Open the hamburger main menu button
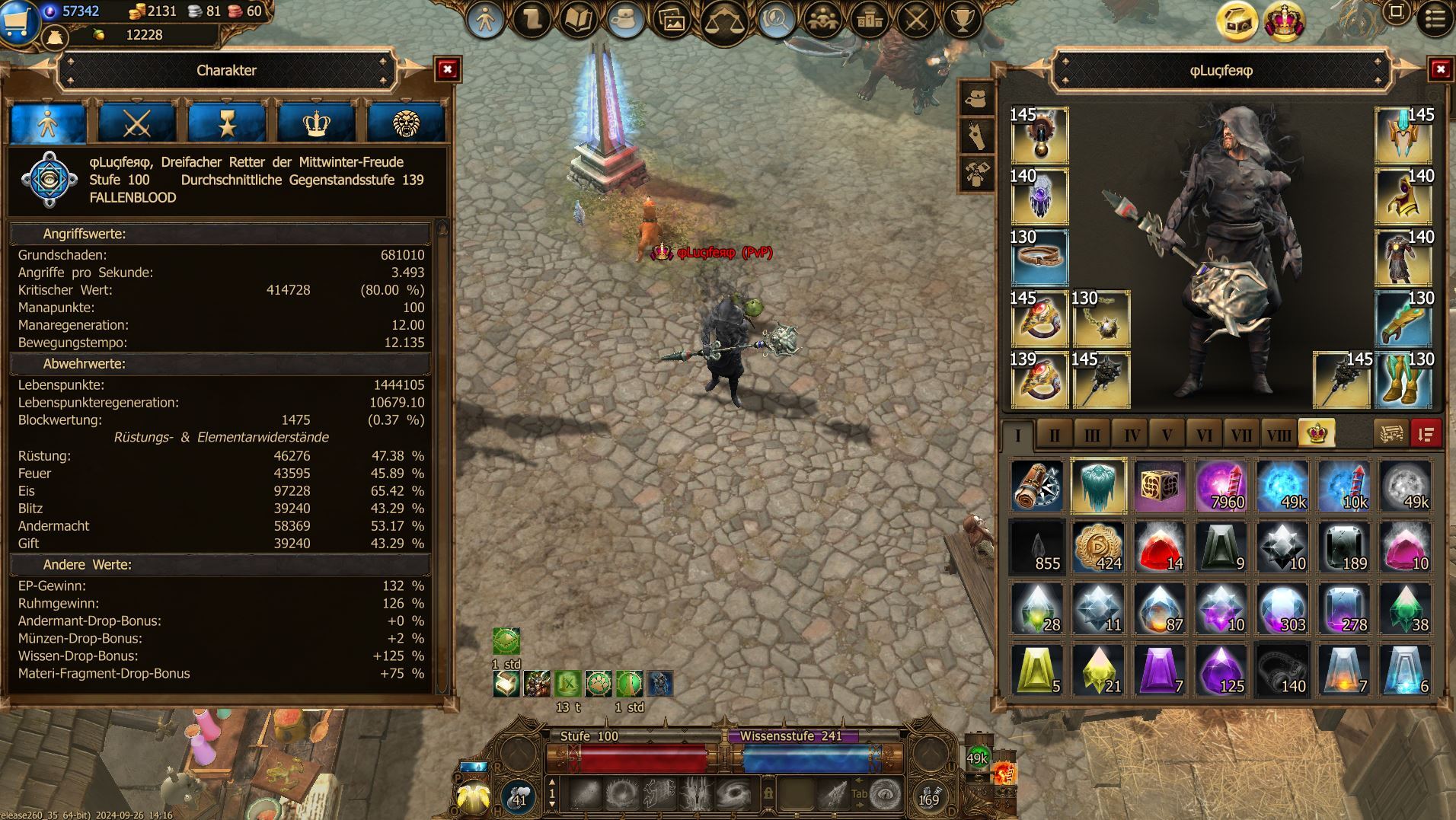Screen dimensions: 1456x820 [x=1435, y=18]
